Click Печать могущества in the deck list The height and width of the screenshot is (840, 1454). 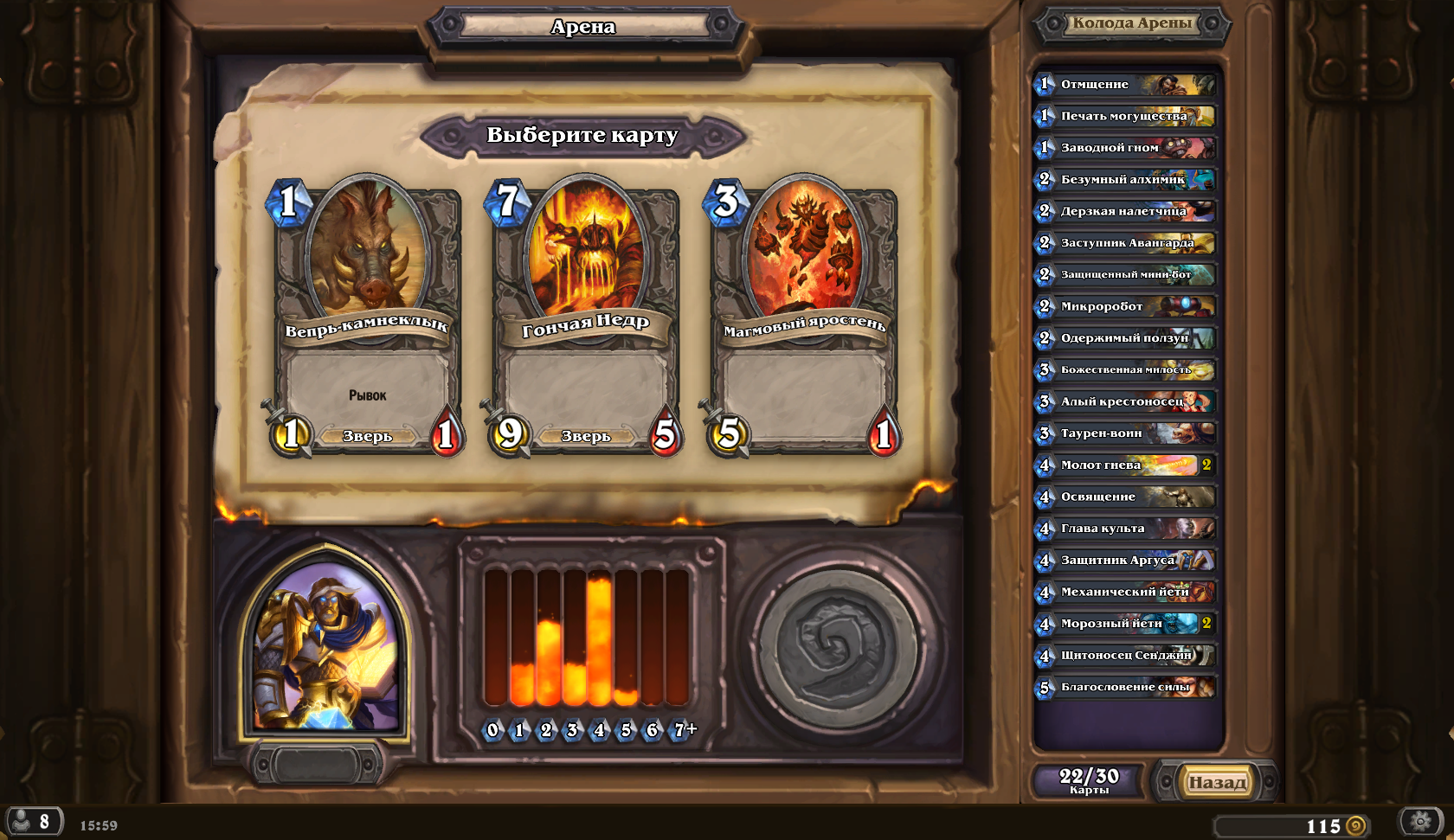(1126, 116)
